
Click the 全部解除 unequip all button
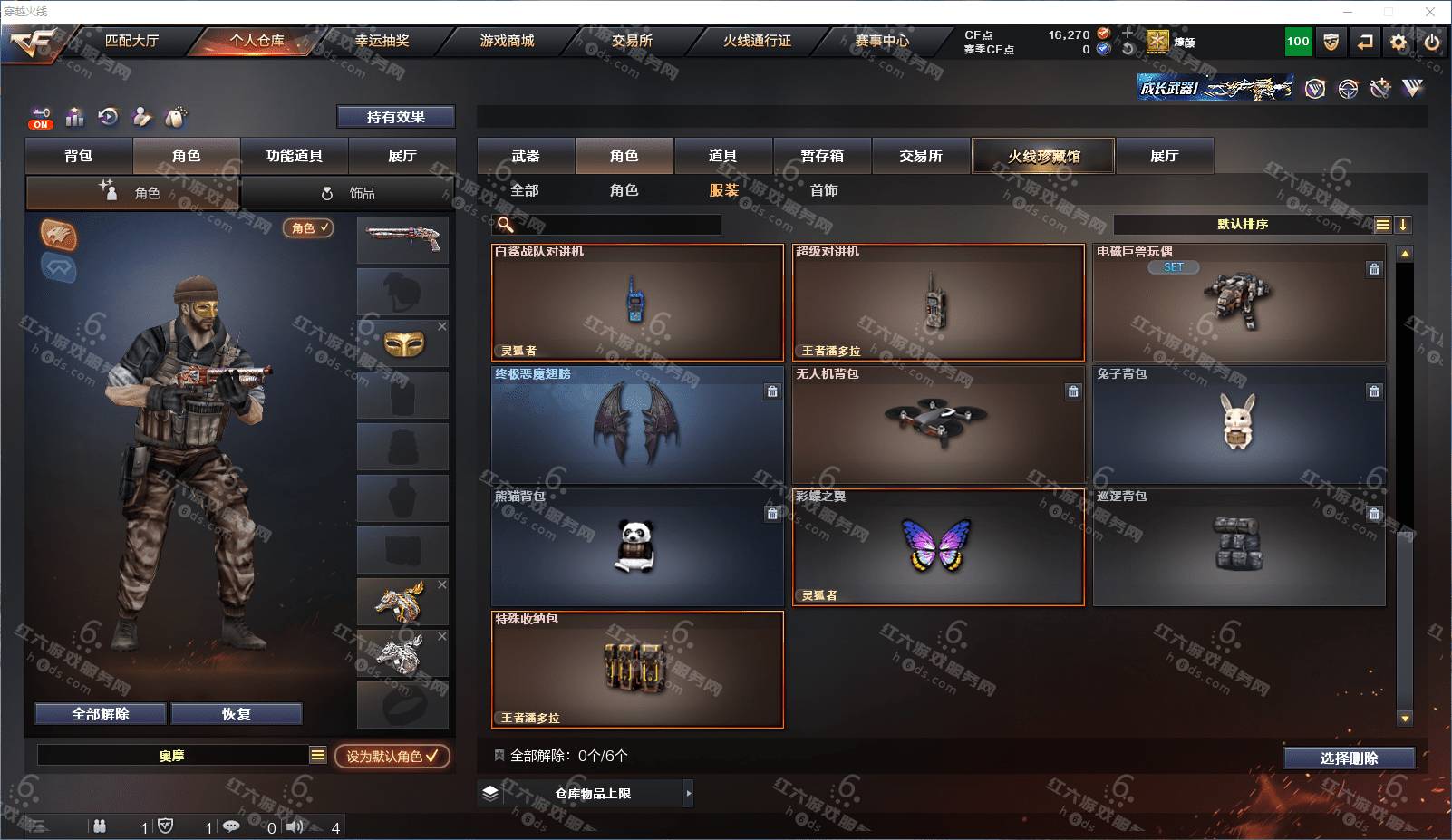coord(101,714)
